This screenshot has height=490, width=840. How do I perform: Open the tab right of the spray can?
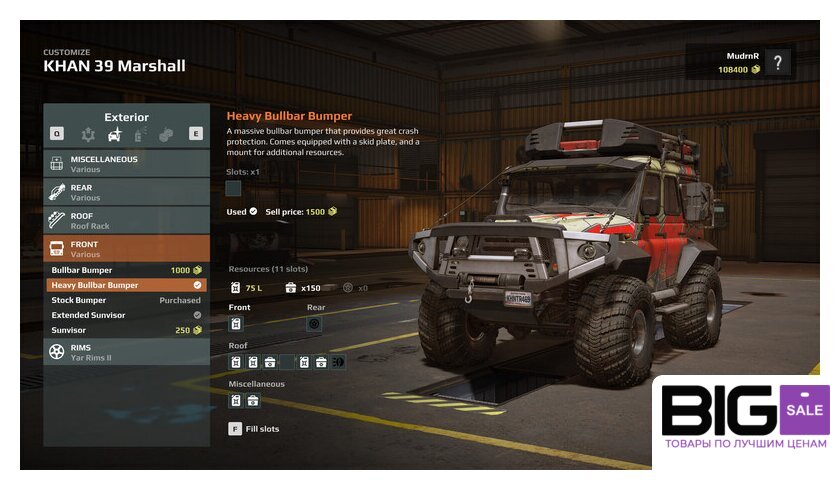[166, 133]
